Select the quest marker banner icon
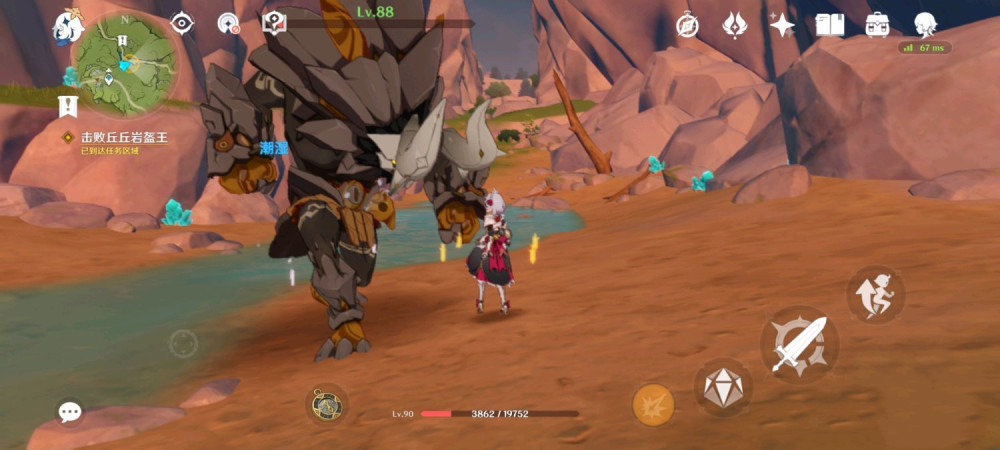The image size is (1000, 450). click(68, 105)
